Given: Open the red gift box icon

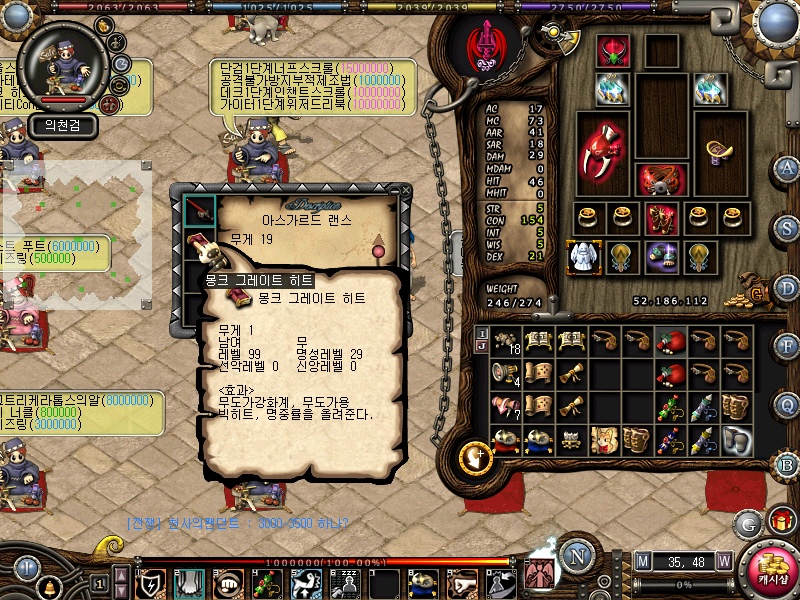Looking at the screenshot, I should [x=781, y=521].
